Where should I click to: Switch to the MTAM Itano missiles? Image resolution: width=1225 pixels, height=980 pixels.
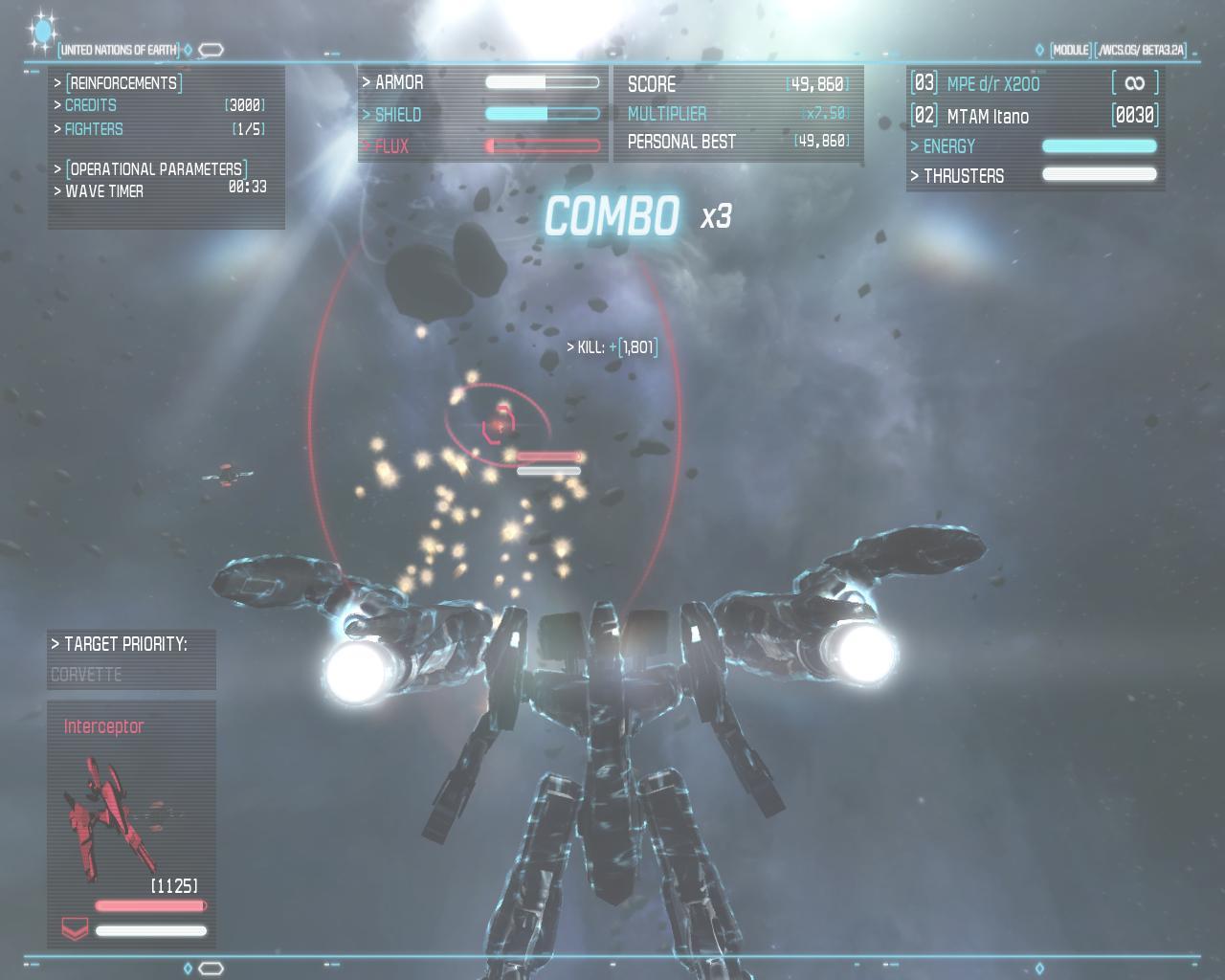click(988, 117)
